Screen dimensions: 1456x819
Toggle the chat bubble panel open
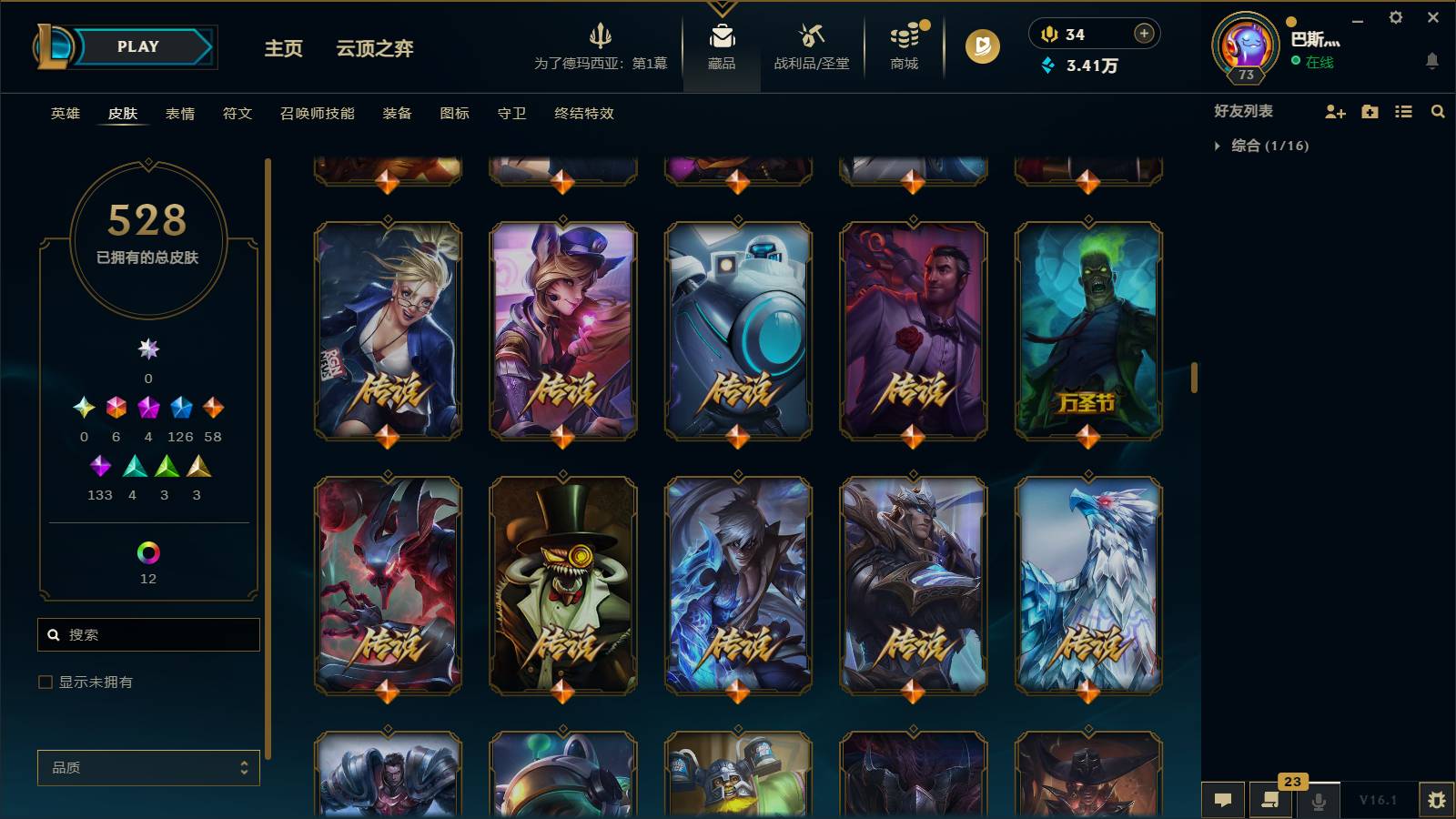[x=1224, y=801]
